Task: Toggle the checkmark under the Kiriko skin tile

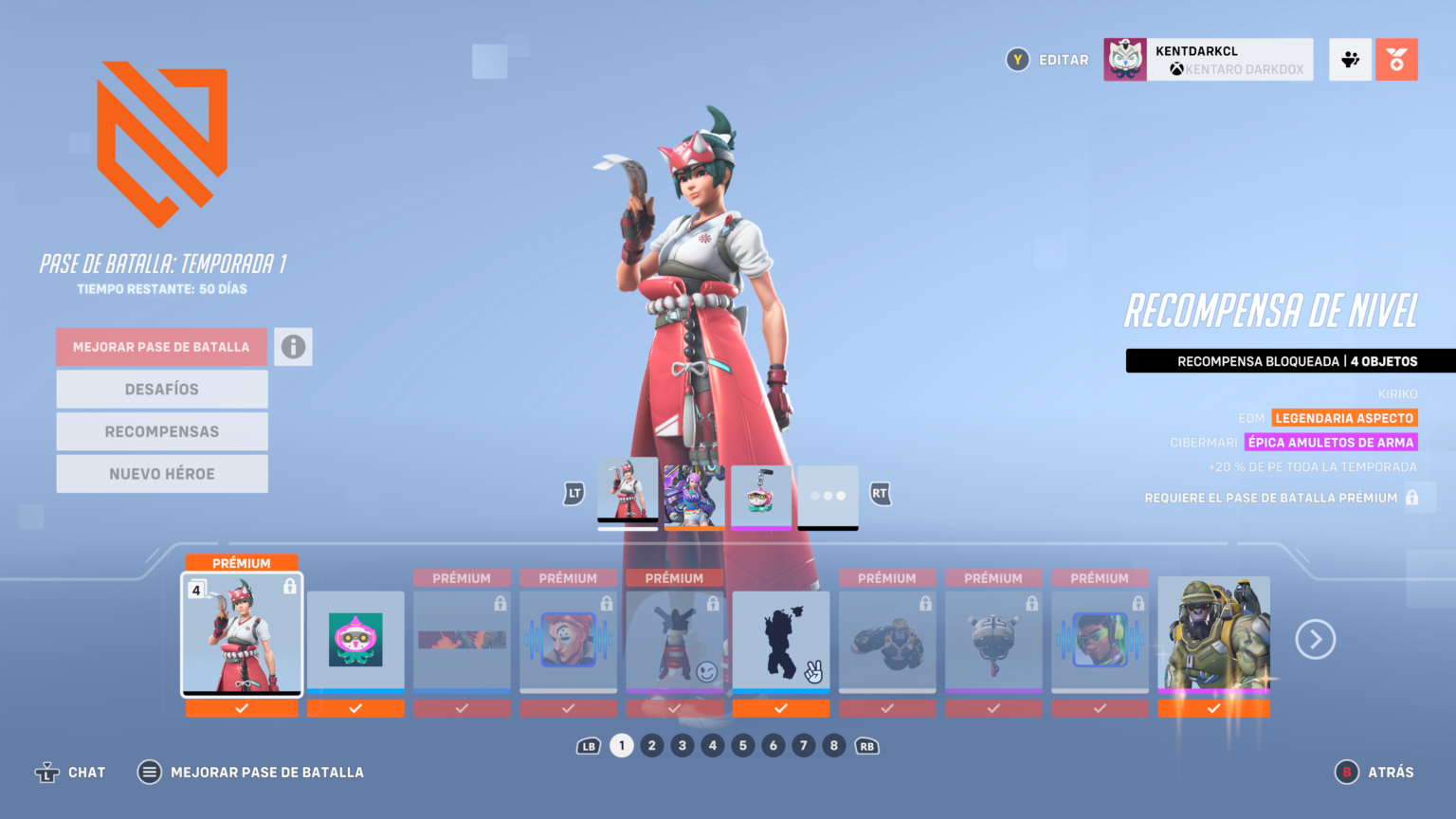Action: point(241,708)
